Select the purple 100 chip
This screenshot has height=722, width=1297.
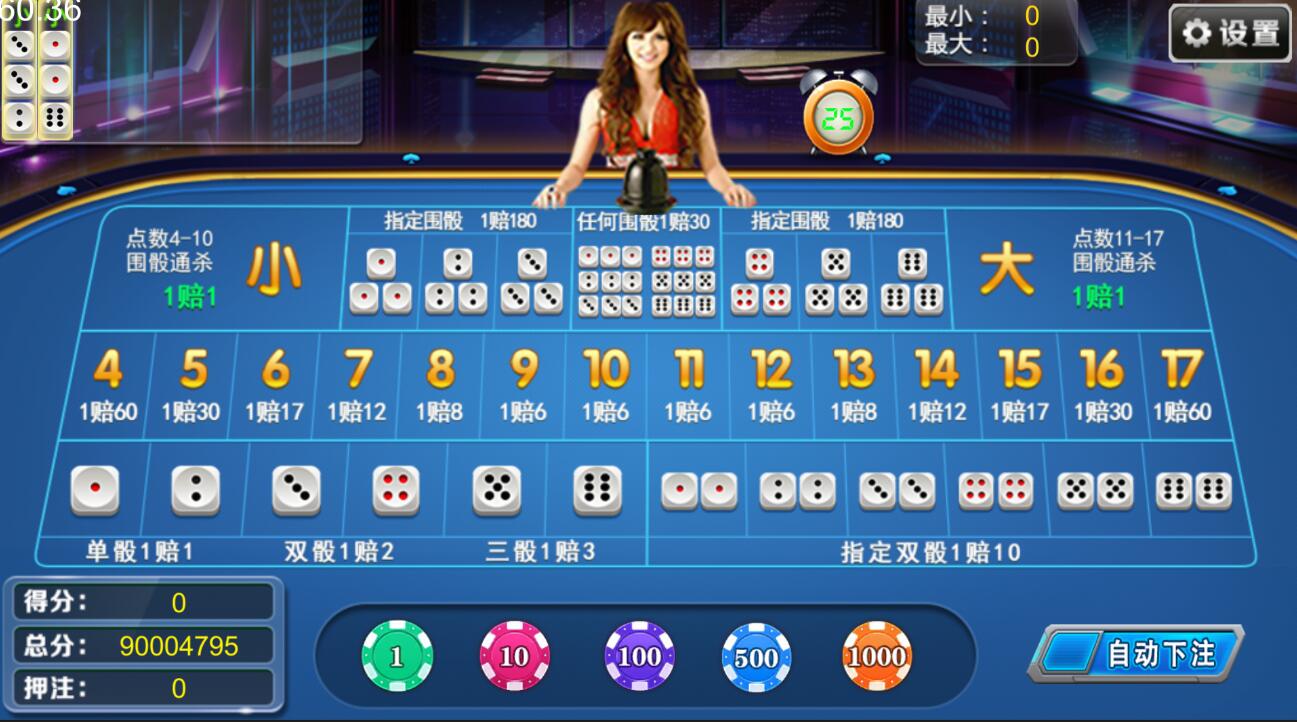coord(638,655)
